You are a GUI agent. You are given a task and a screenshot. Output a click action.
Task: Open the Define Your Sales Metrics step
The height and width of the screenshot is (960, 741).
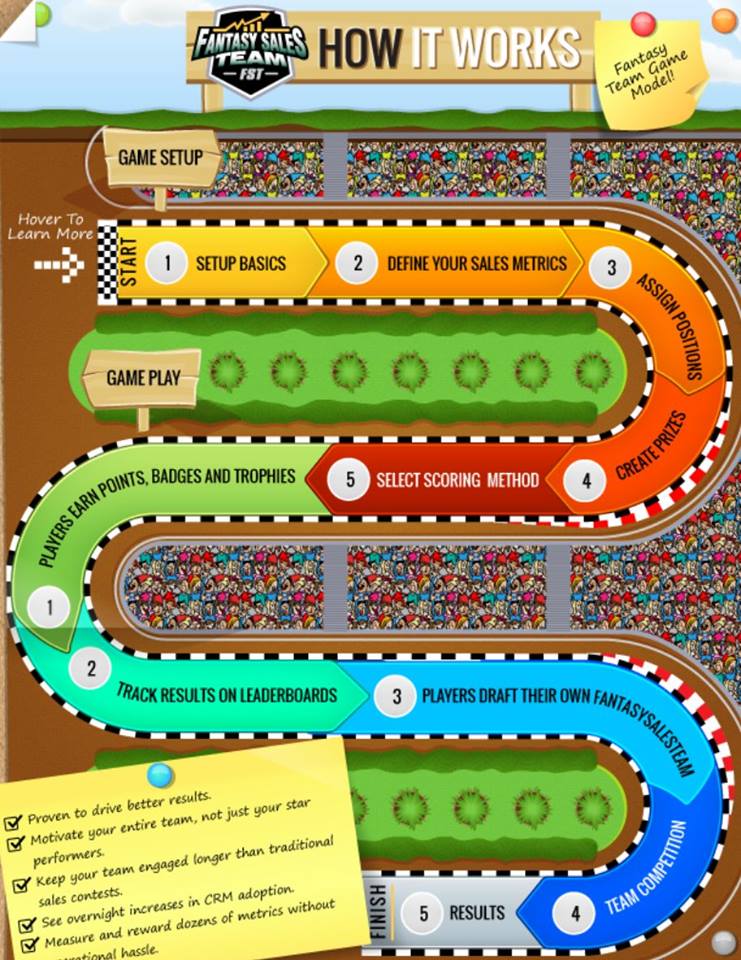475,264
